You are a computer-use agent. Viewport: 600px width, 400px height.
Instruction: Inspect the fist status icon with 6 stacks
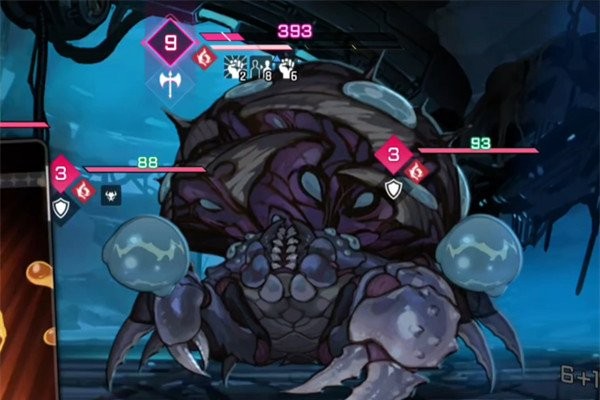(287, 69)
